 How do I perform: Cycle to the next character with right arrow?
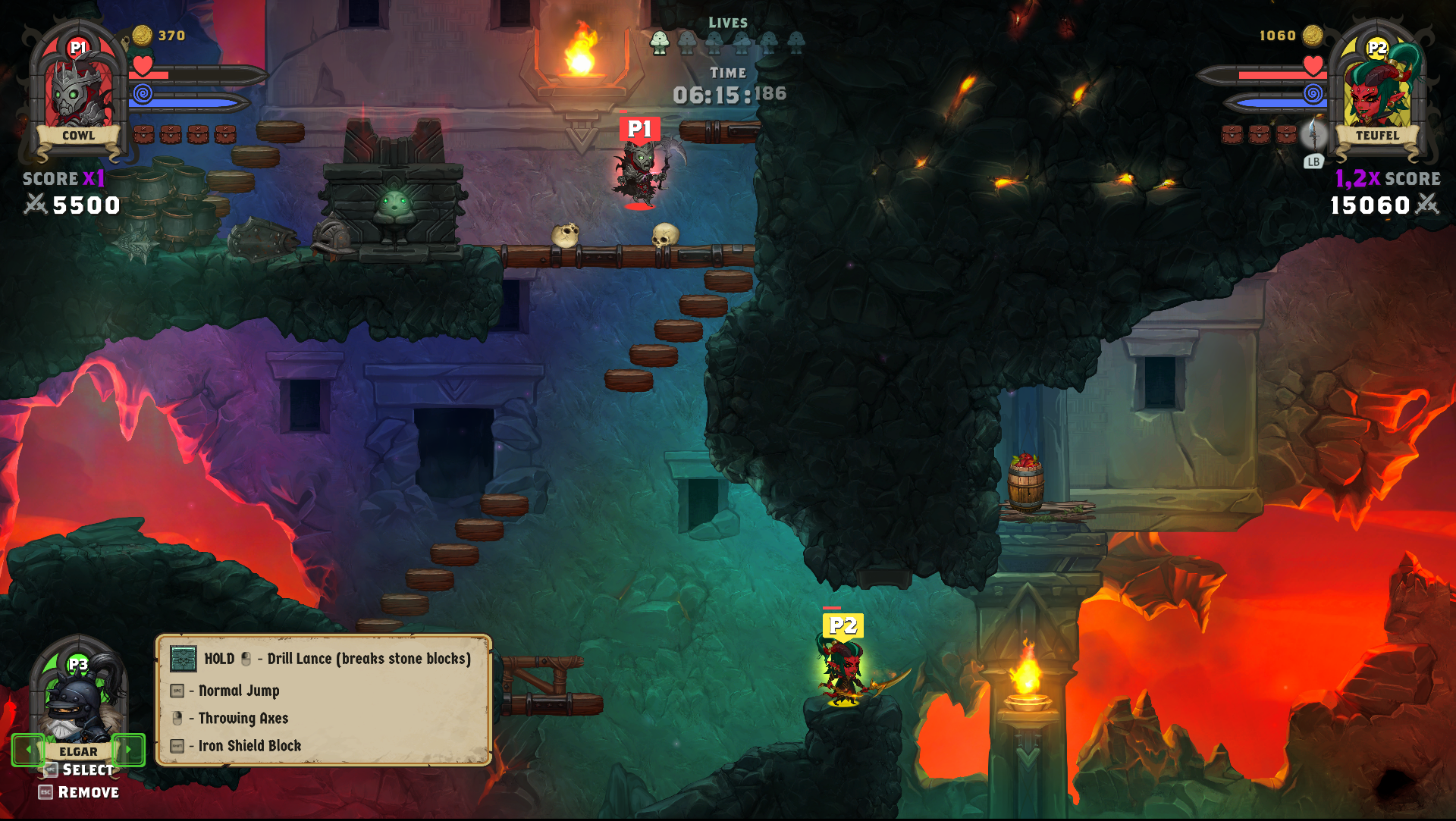(128, 750)
